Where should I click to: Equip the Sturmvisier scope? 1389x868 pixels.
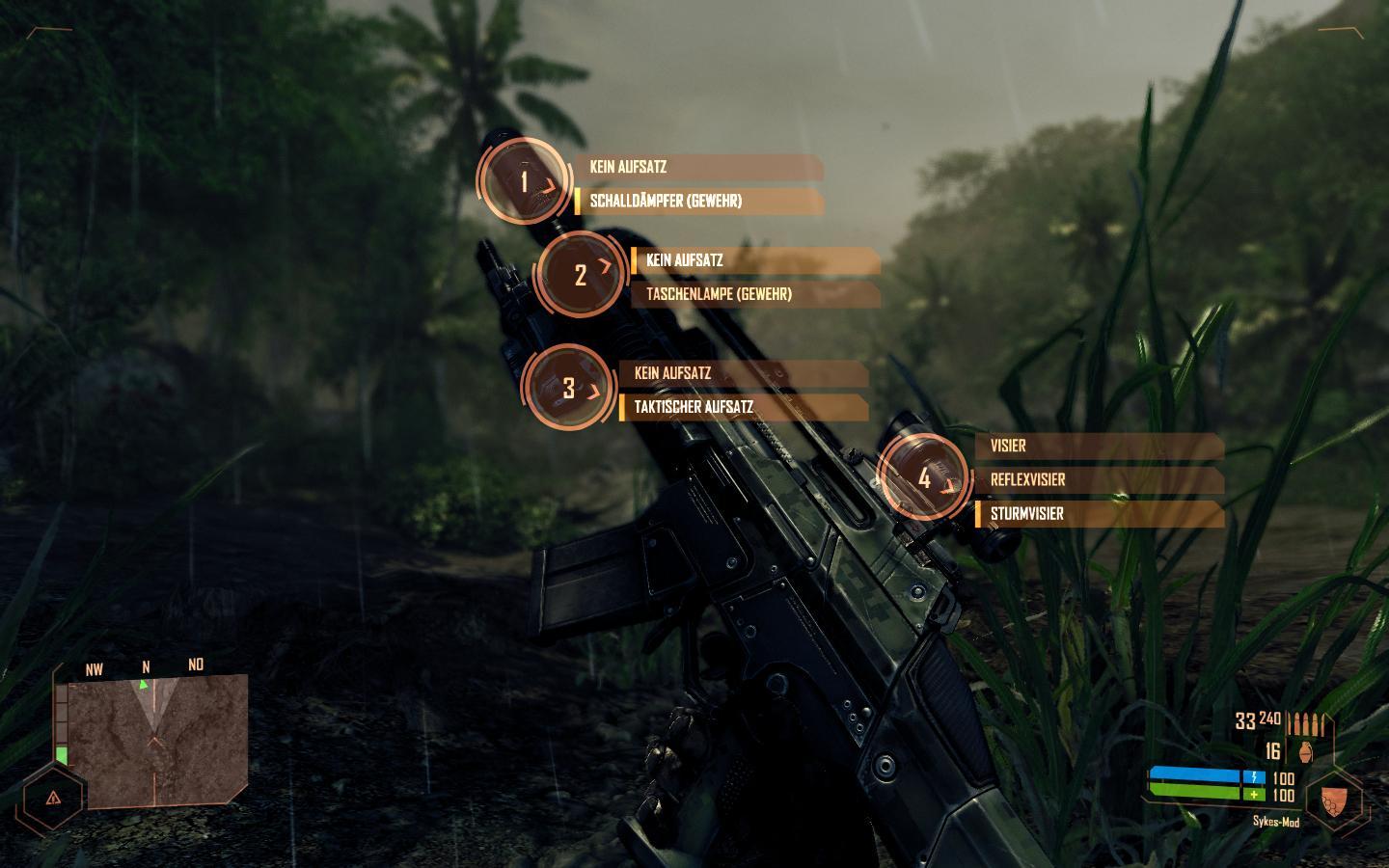click(x=1100, y=514)
